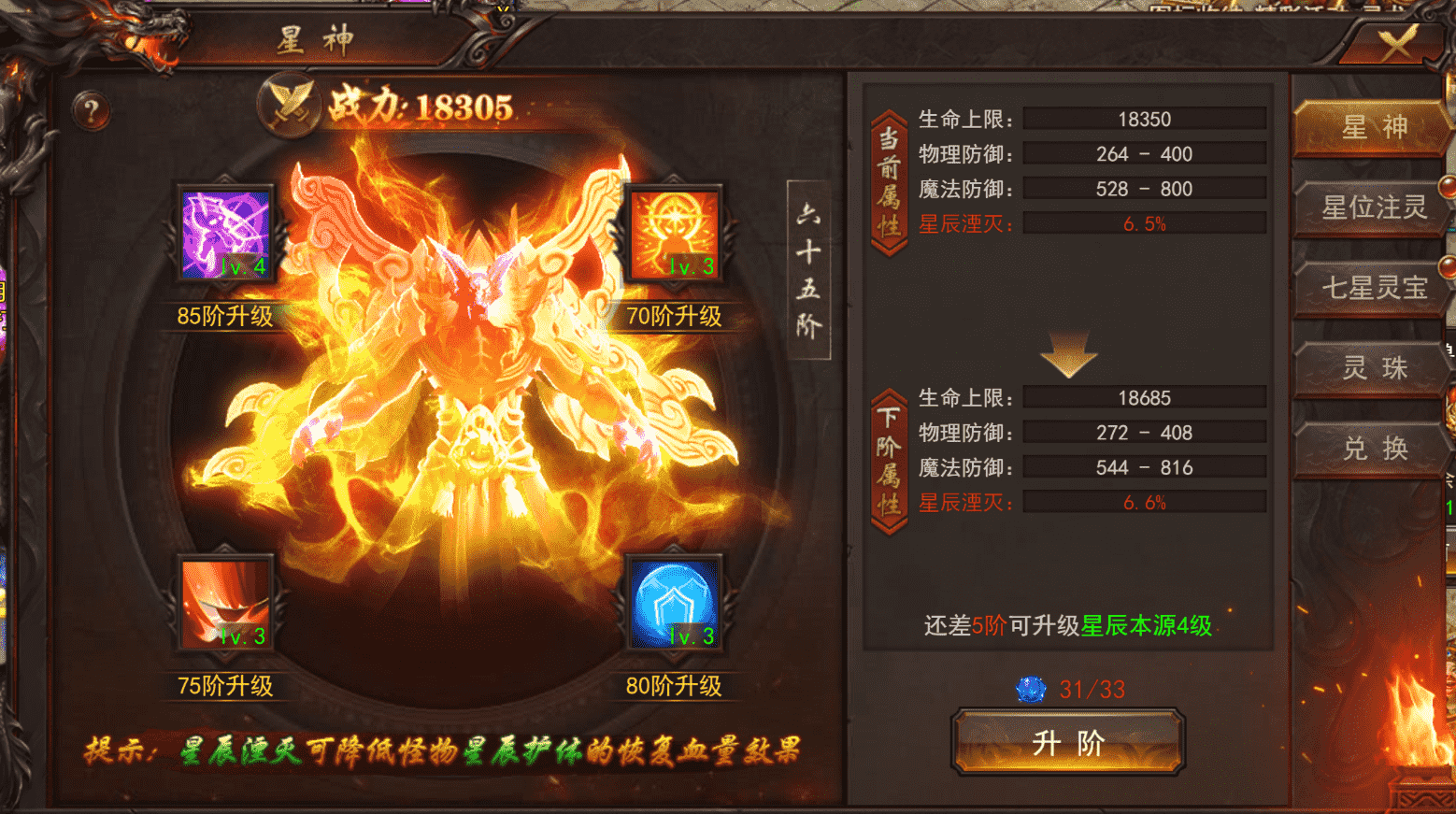The width and height of the screenshot is (1456, 814).
Task: Switch to the 星位注灵 tab
Action: click(x=1369, y=208)
